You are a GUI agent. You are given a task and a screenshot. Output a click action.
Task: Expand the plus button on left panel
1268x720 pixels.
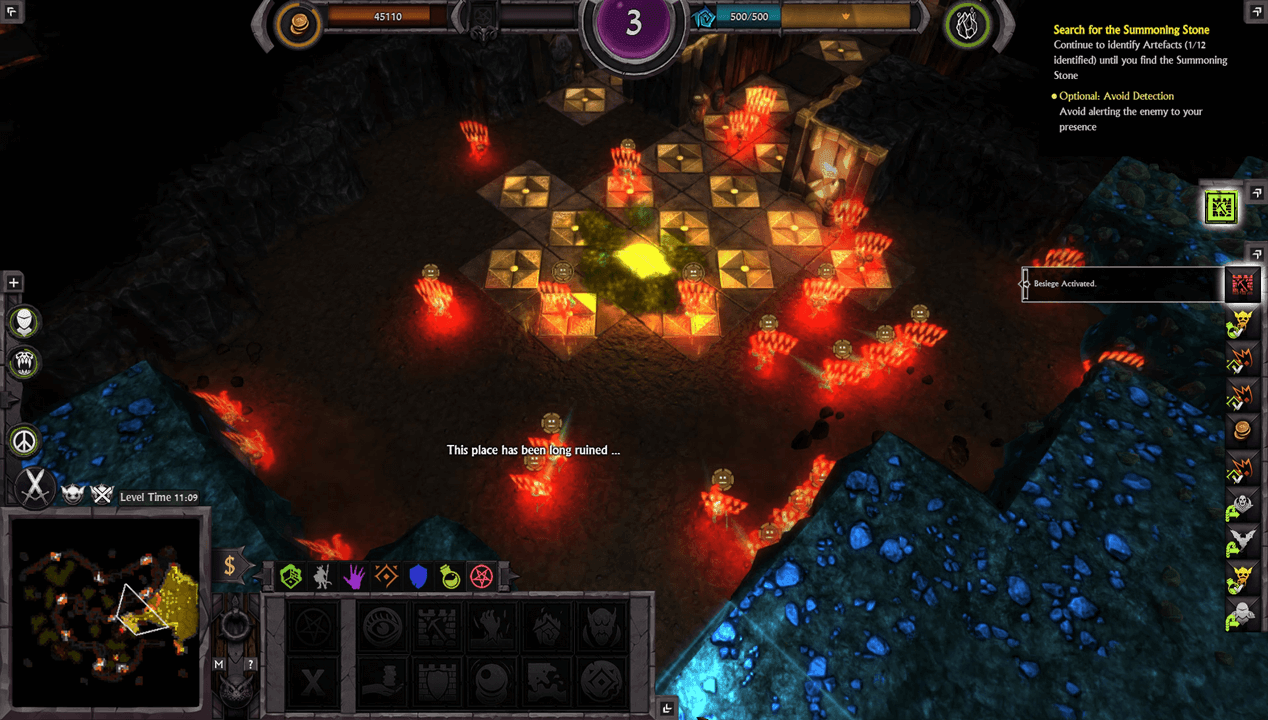14,283
